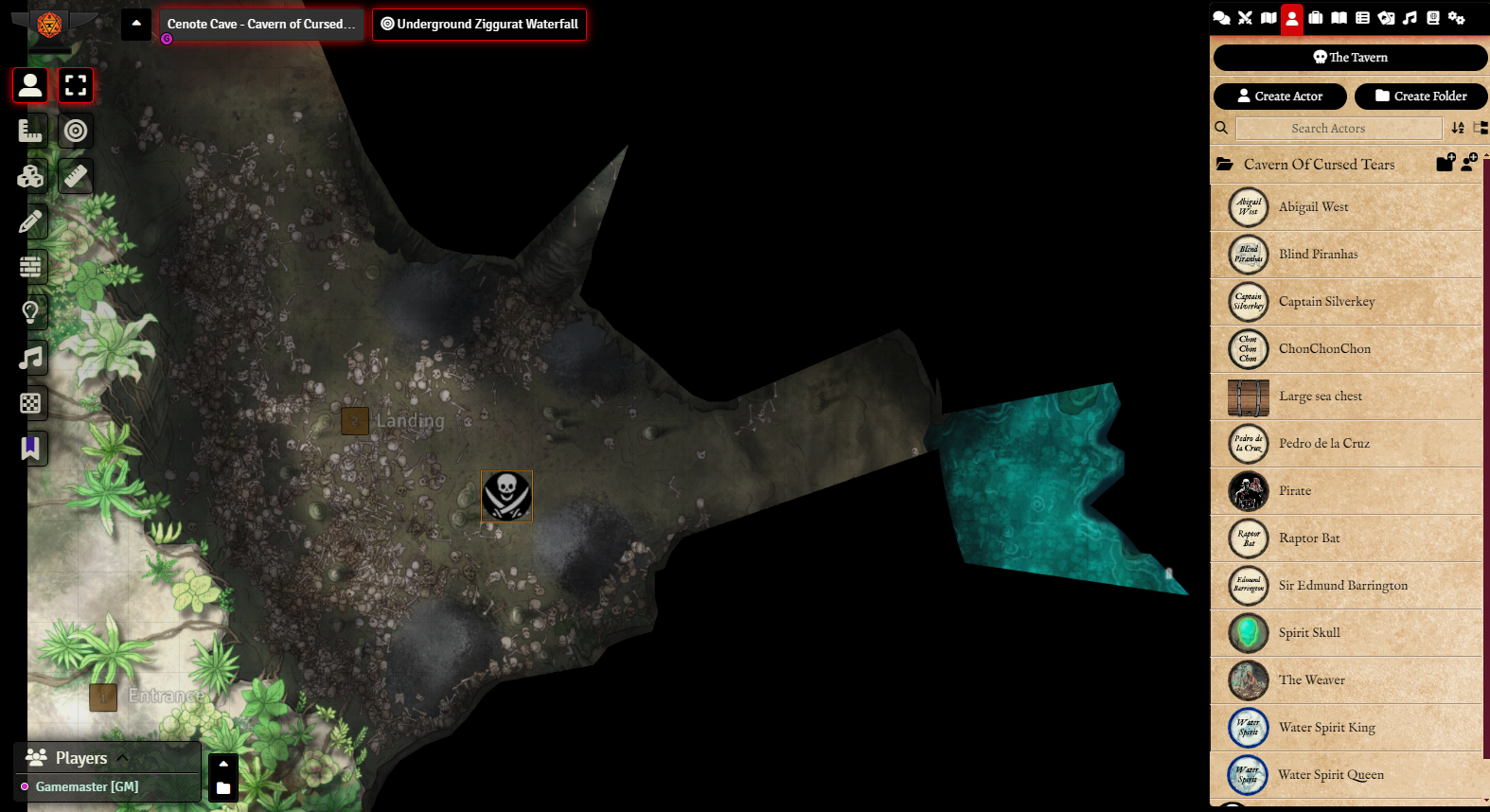This screenshot has height=812, width=1490.
Task: Select the drawing pencil tool
Action: click(30, 221)
